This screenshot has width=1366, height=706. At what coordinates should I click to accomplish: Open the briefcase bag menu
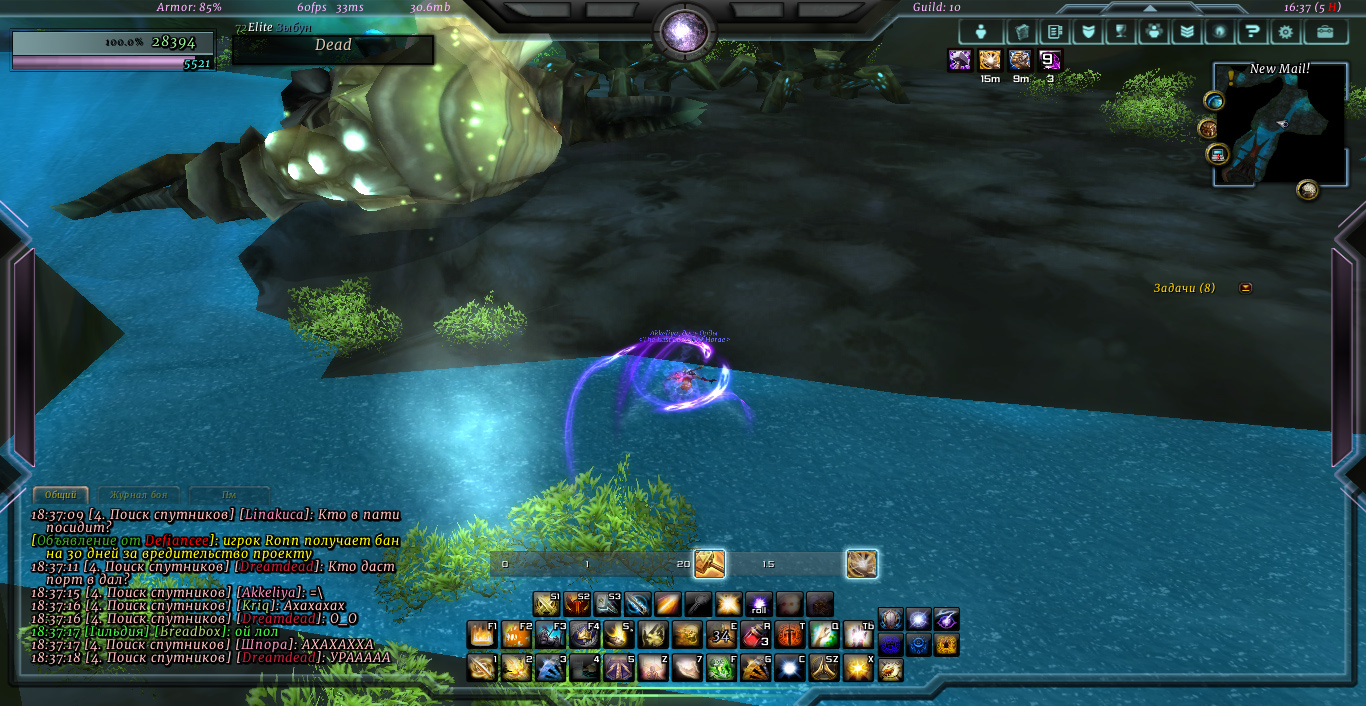click(x=1325, y=32)
